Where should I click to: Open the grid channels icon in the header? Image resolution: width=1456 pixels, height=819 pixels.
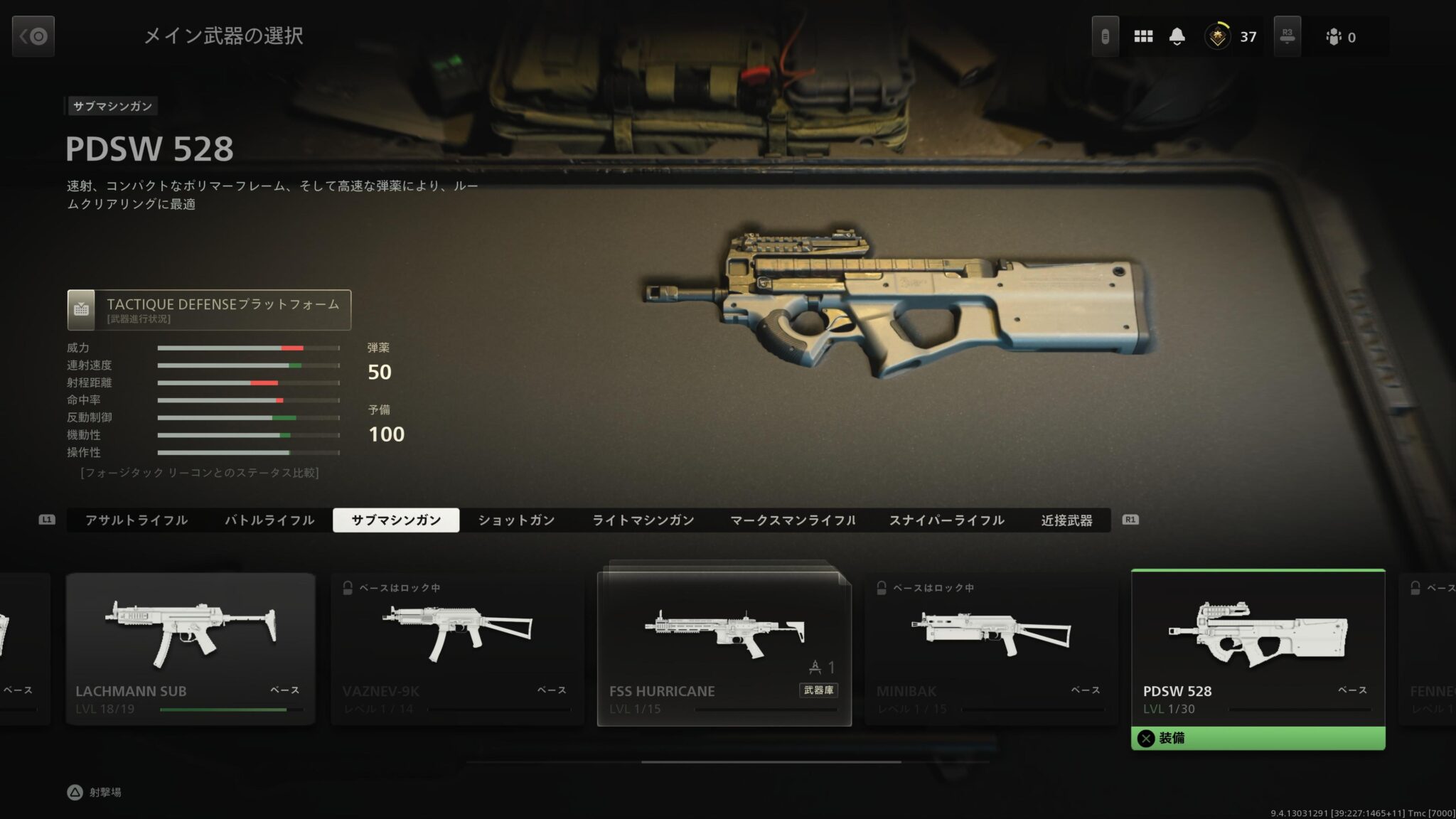(1143, 36)
